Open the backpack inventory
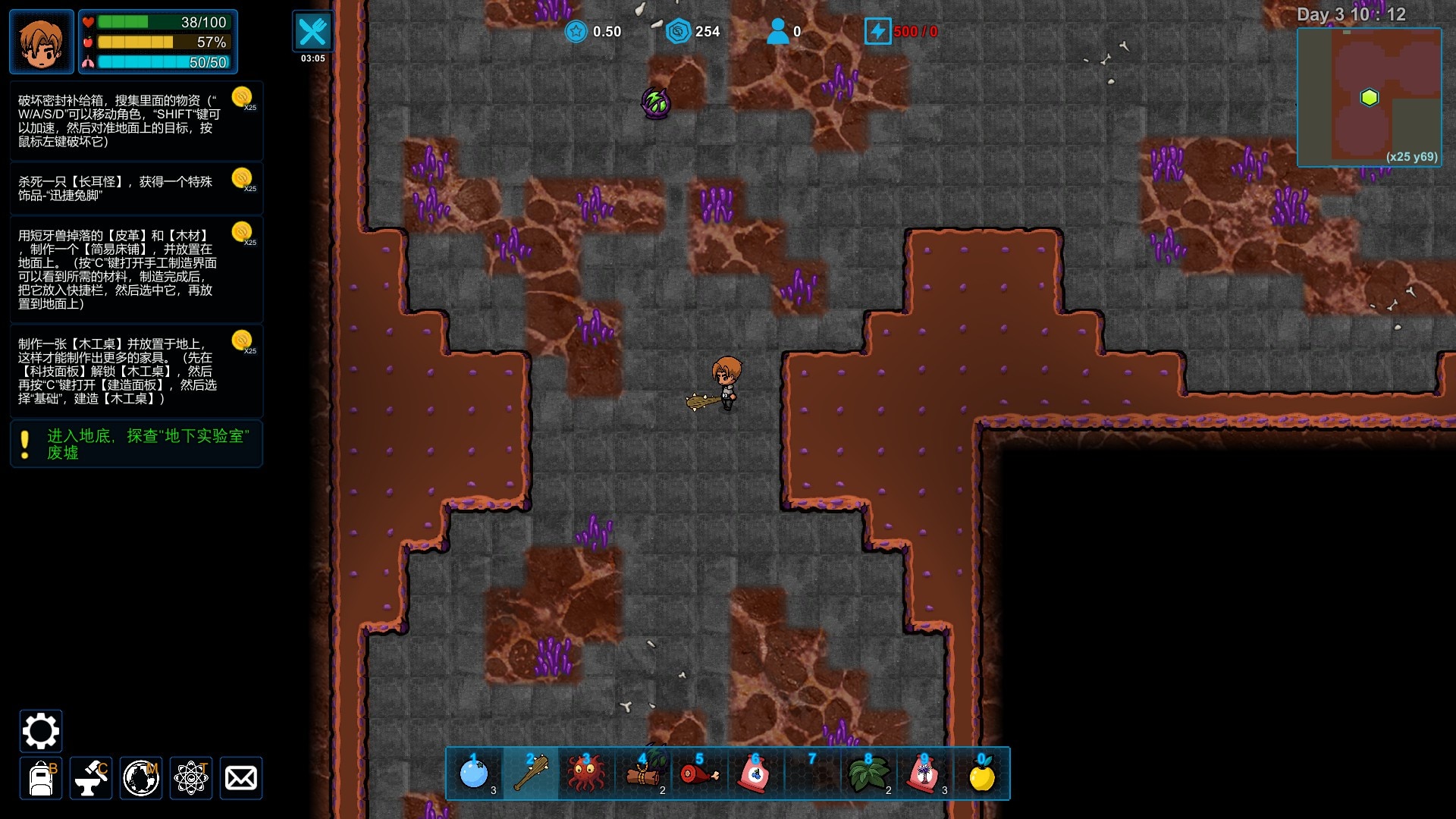Viewport: 1456px width, 819px height. pyautogui.click(x=41, y=778)
